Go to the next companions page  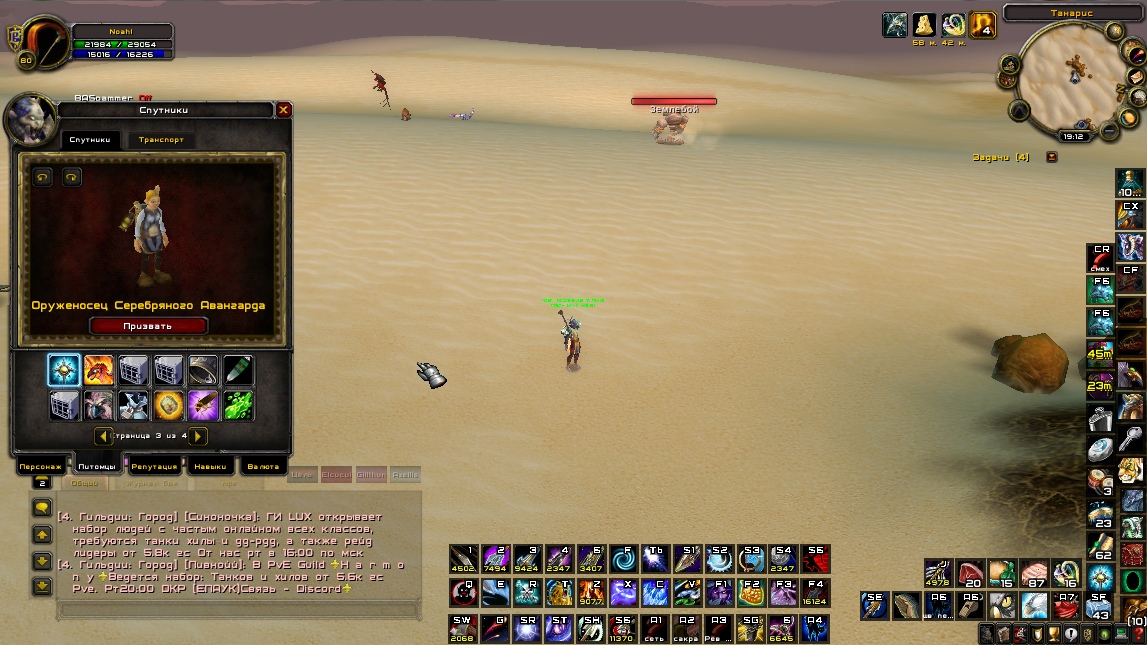(199, 436)
